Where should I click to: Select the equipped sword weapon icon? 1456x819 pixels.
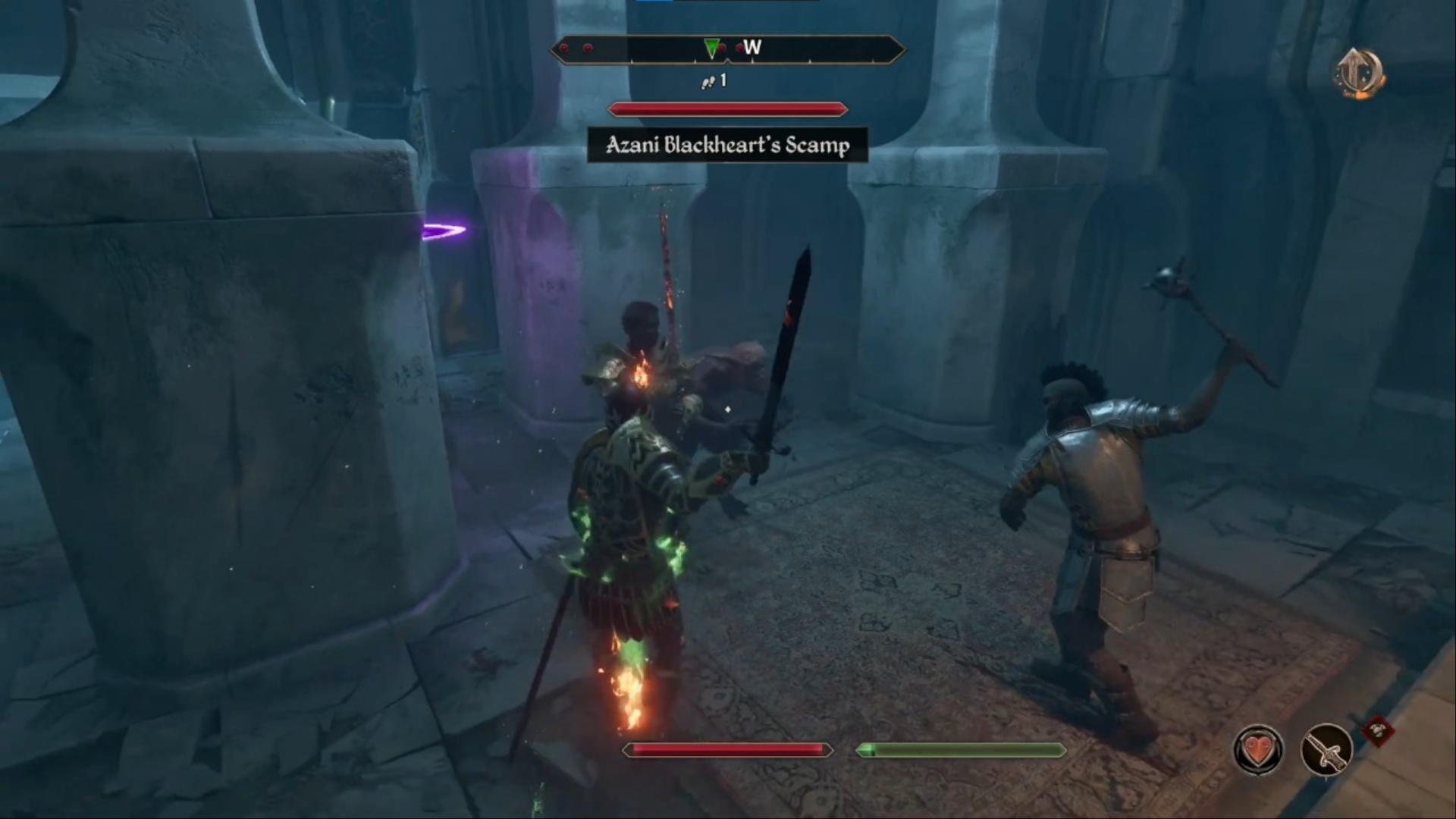(1326, 749)
